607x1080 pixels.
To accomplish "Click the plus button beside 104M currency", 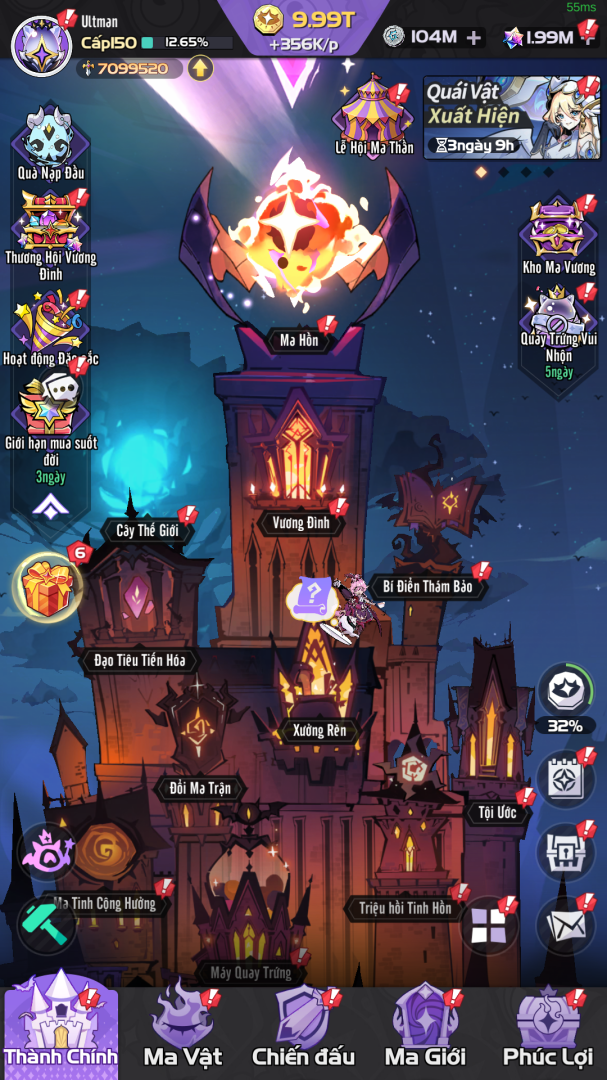I will pos(473,38).
